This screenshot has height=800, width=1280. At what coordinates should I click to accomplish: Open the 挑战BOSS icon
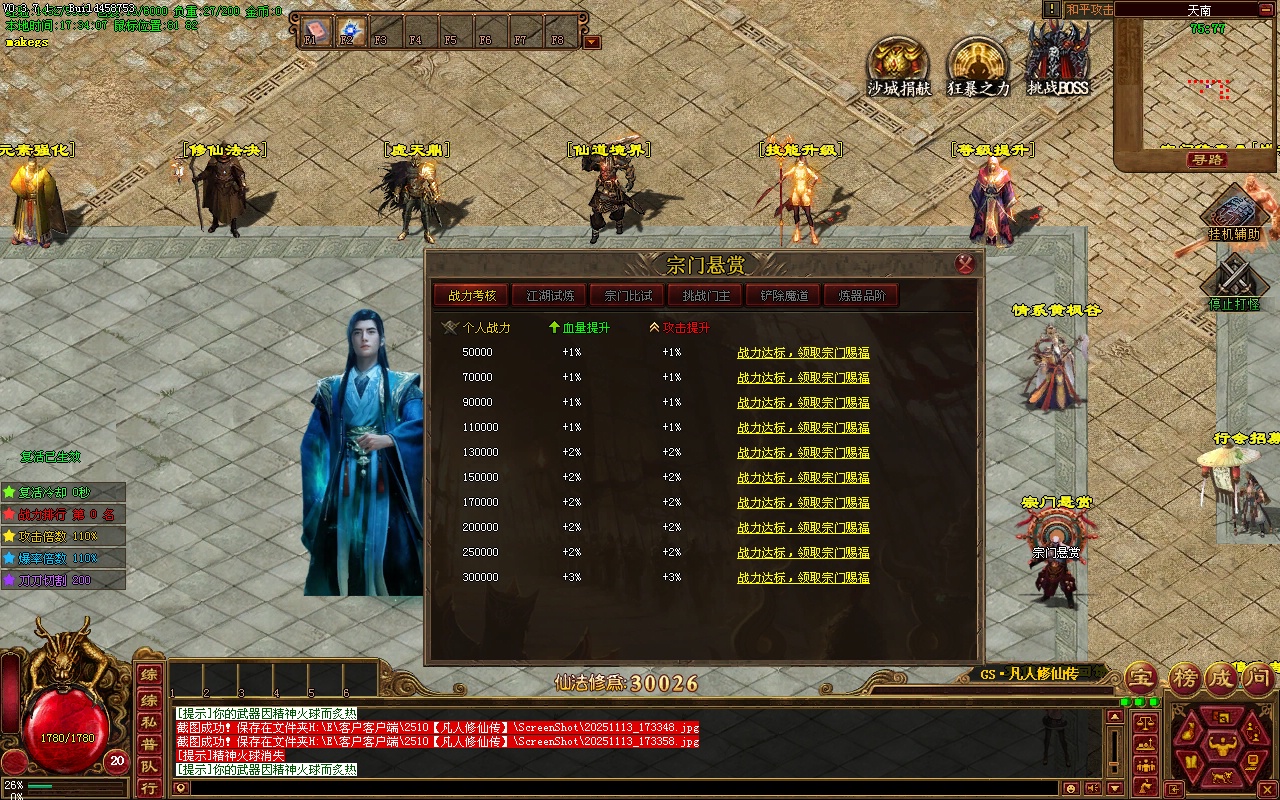1058,60
